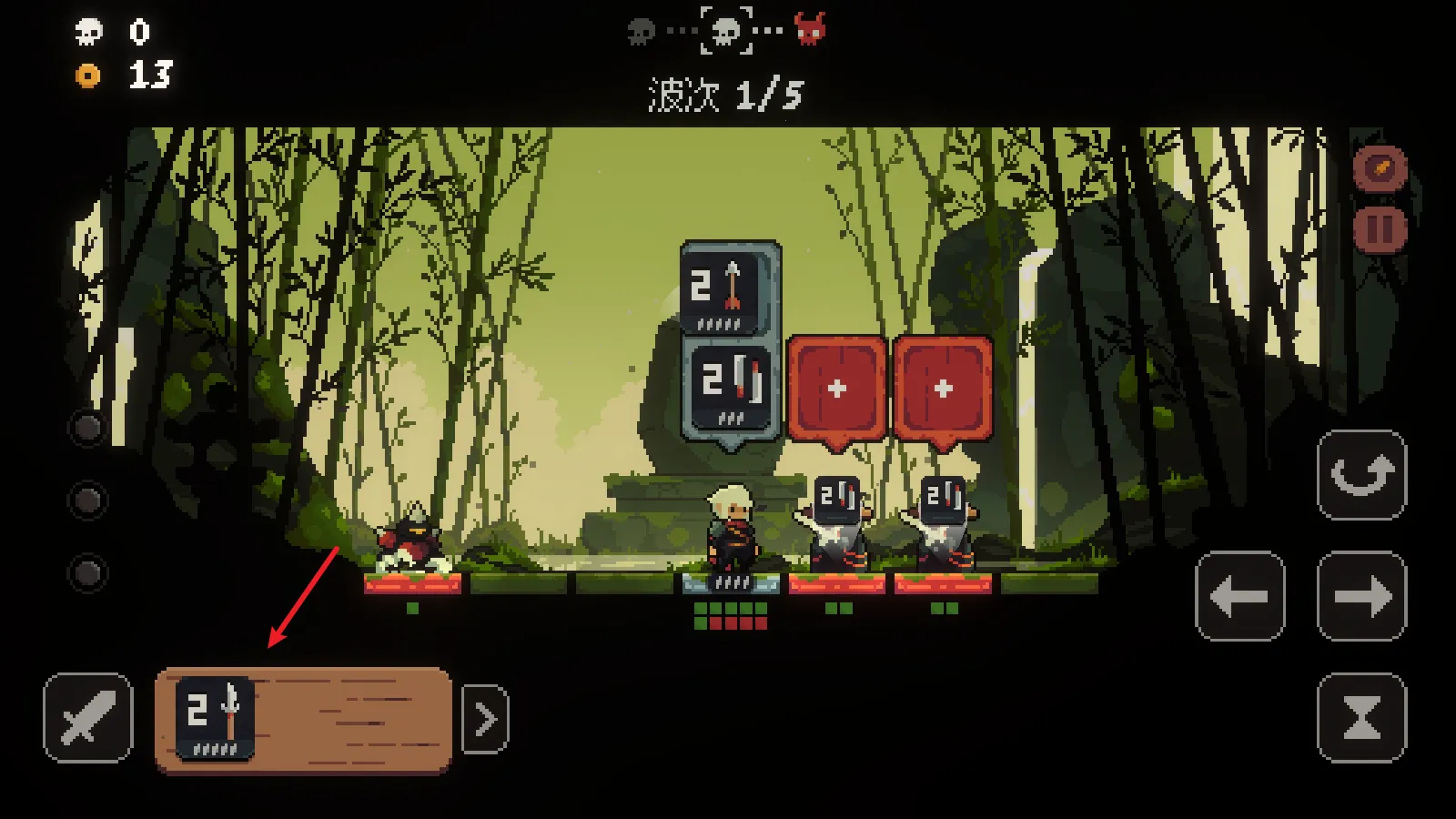The image size is (1456, 819).
Task: Click the small right chevron beside the tile tray
Action: 485,720
